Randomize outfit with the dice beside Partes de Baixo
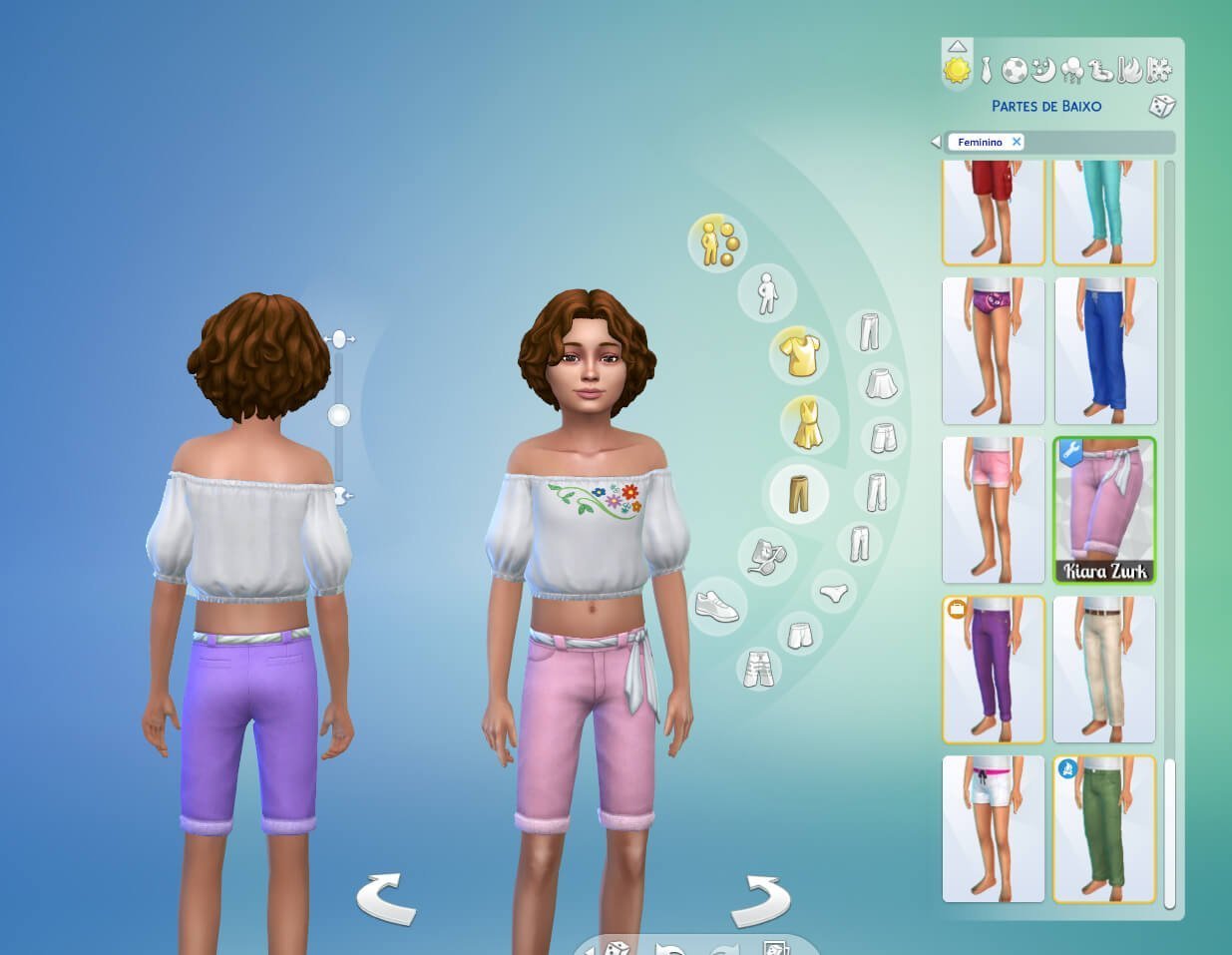This screenshot has height=955, width=1232. click(1162, 106)
